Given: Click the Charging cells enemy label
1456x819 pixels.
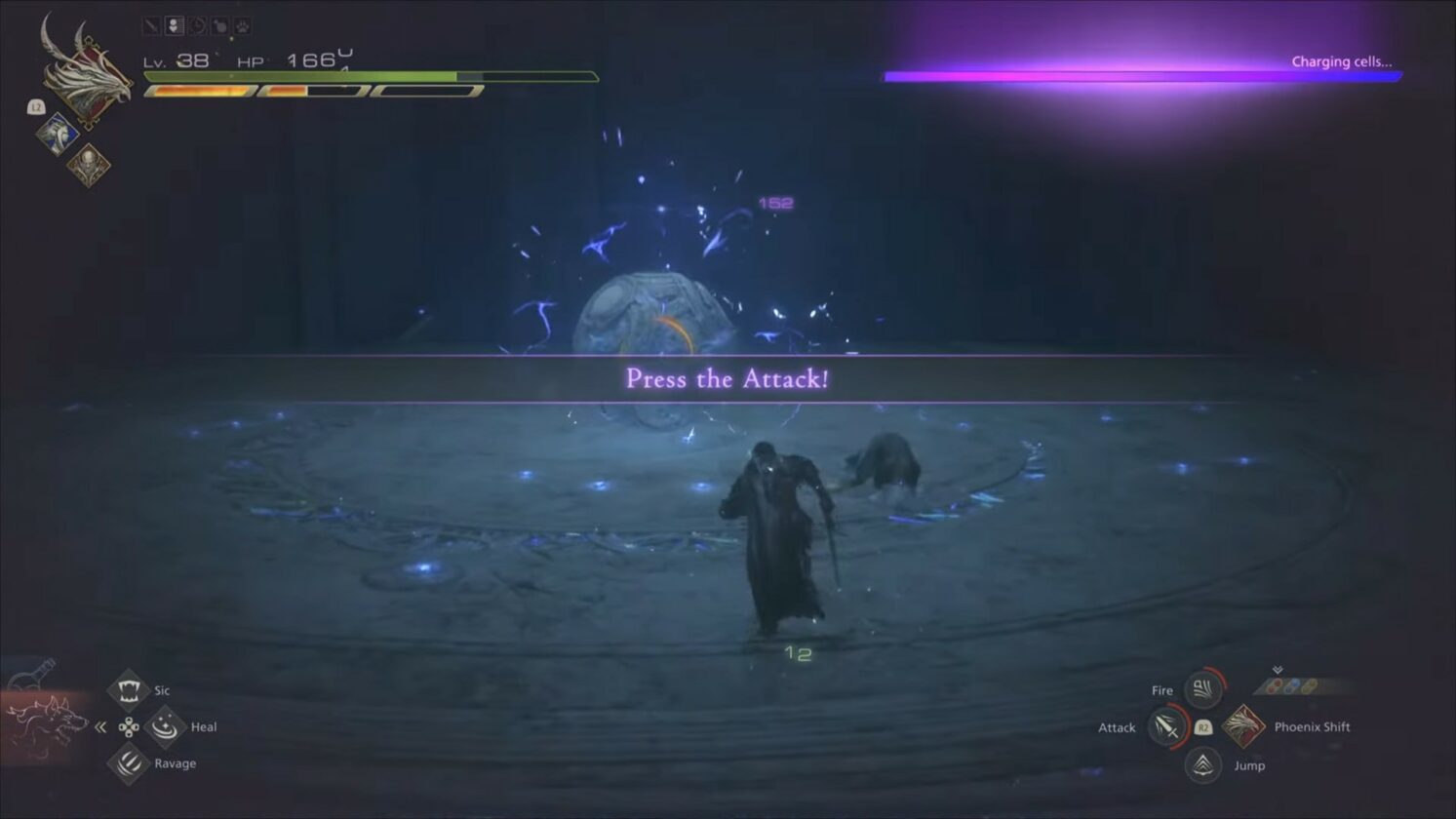Looking at the screenshot, I should [x=1343, y=60].
